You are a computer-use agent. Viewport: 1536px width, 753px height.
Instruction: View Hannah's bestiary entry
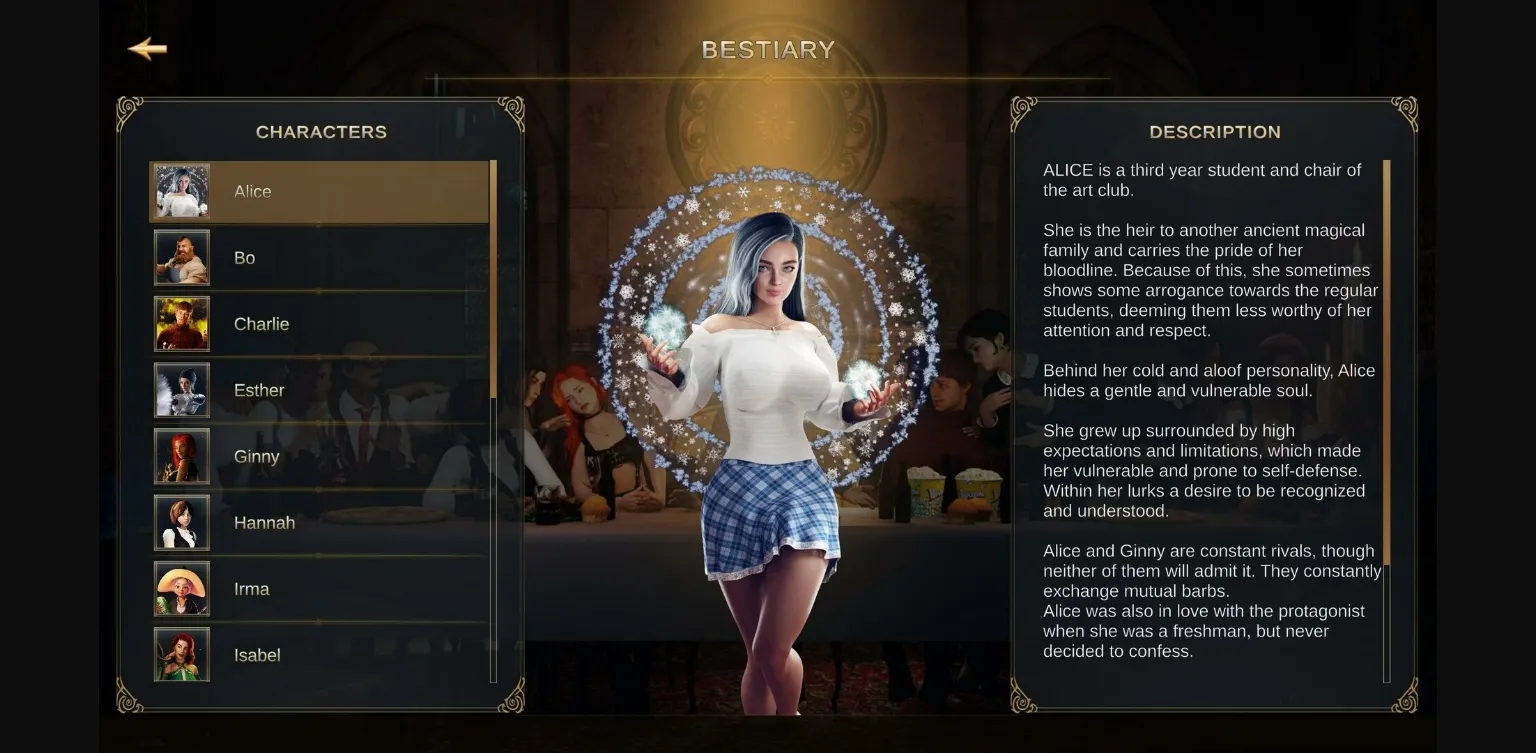click(318, 523)
